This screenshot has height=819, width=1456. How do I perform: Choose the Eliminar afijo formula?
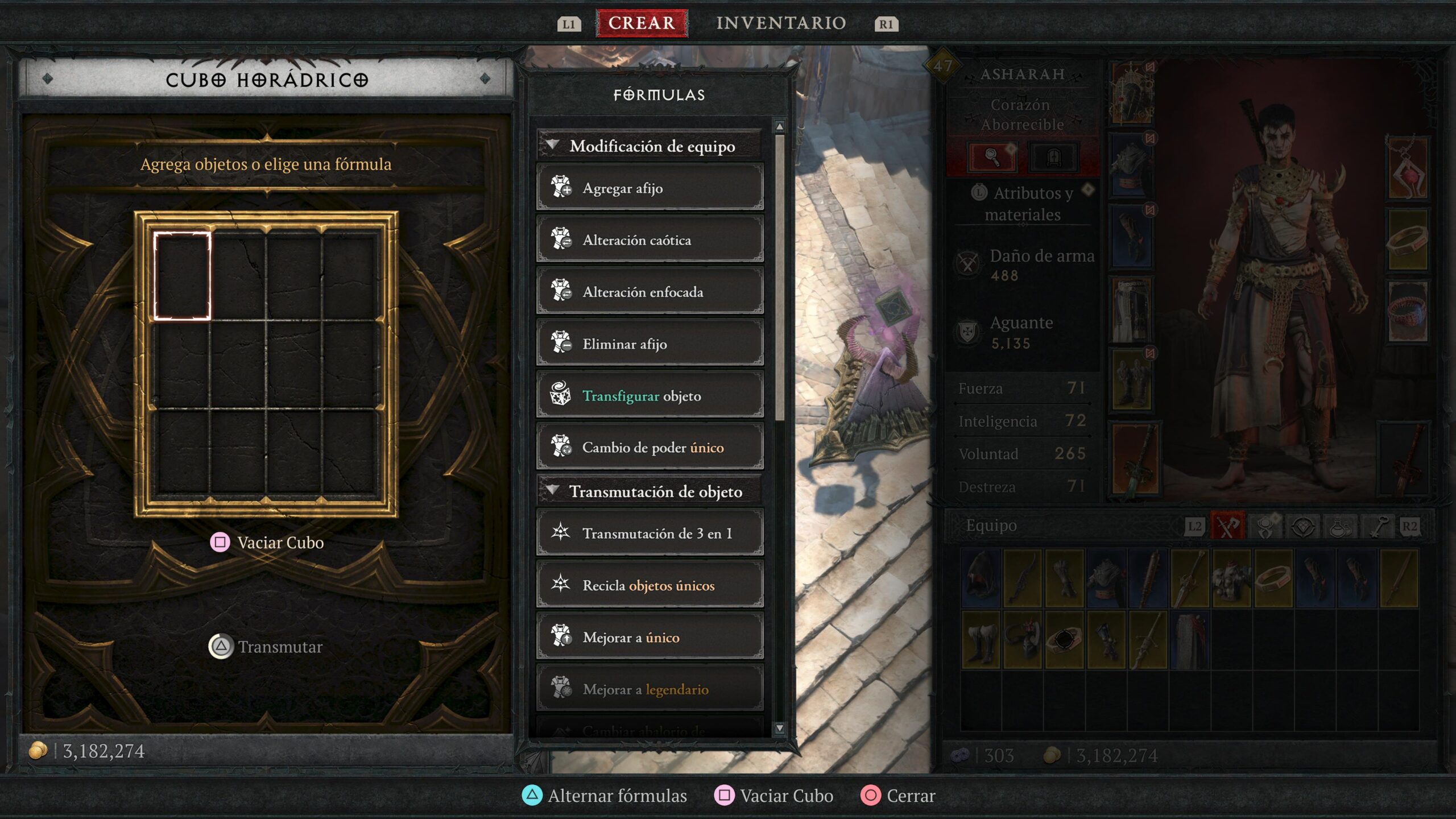(x=650, y=344)
